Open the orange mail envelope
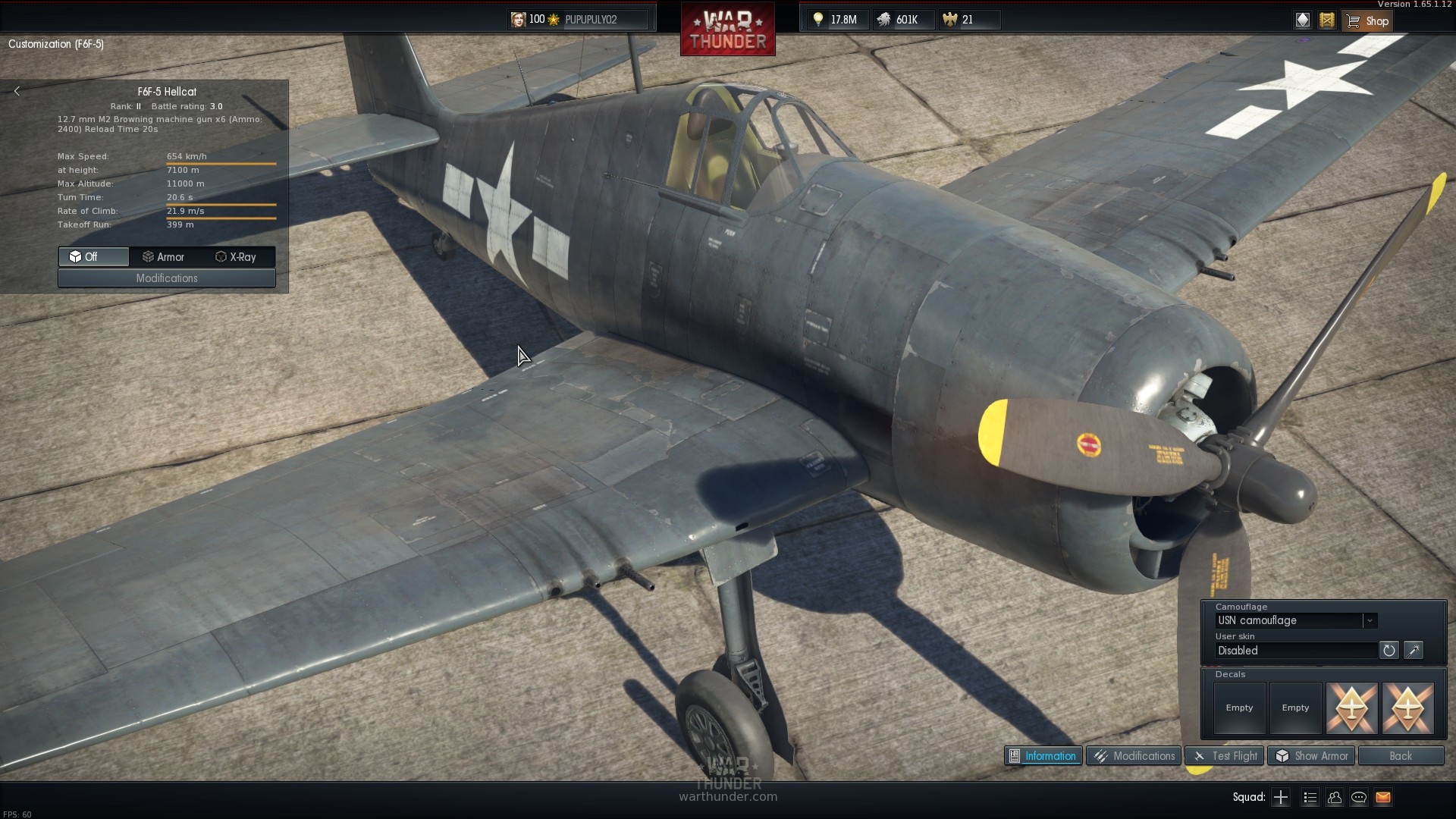Screen dimensions: 1456x819 point(1383,797)
